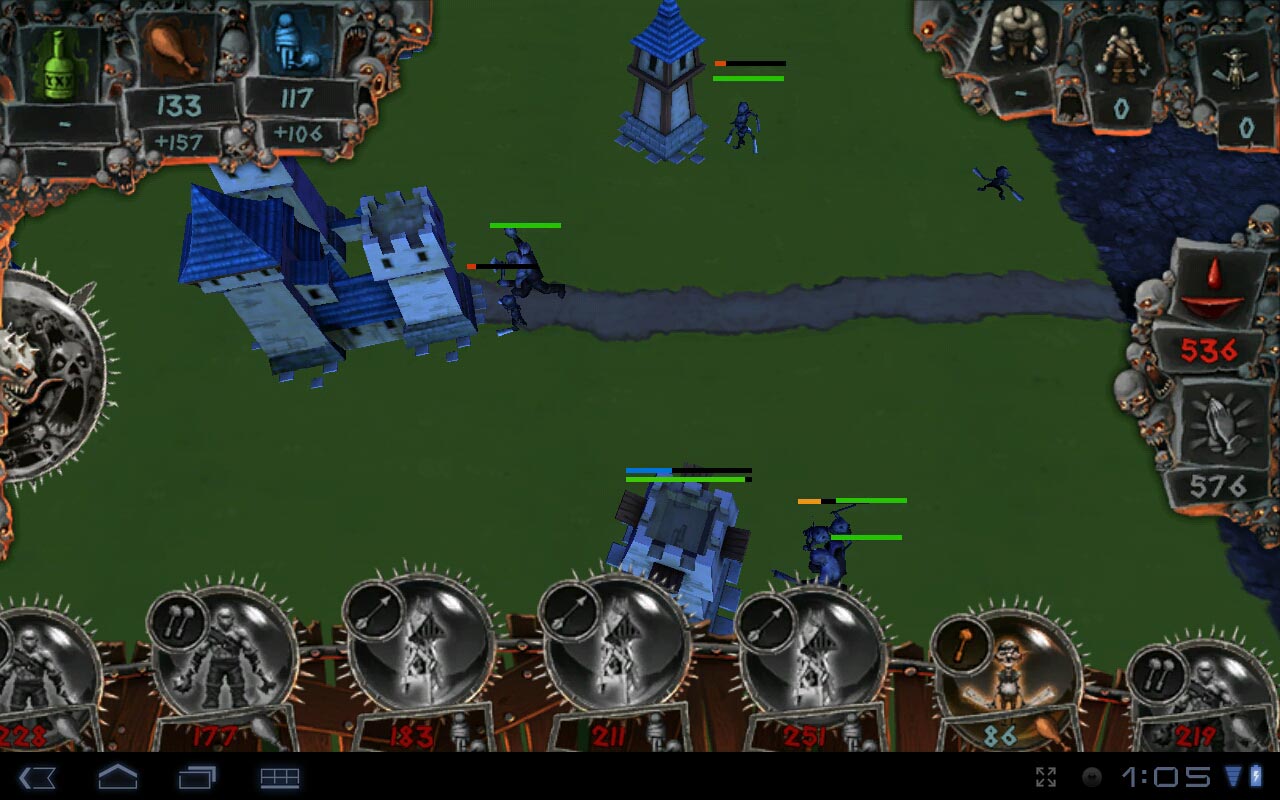
Task: Tap the Android back button
Action: pyautogui.click(x=37, y=777)
